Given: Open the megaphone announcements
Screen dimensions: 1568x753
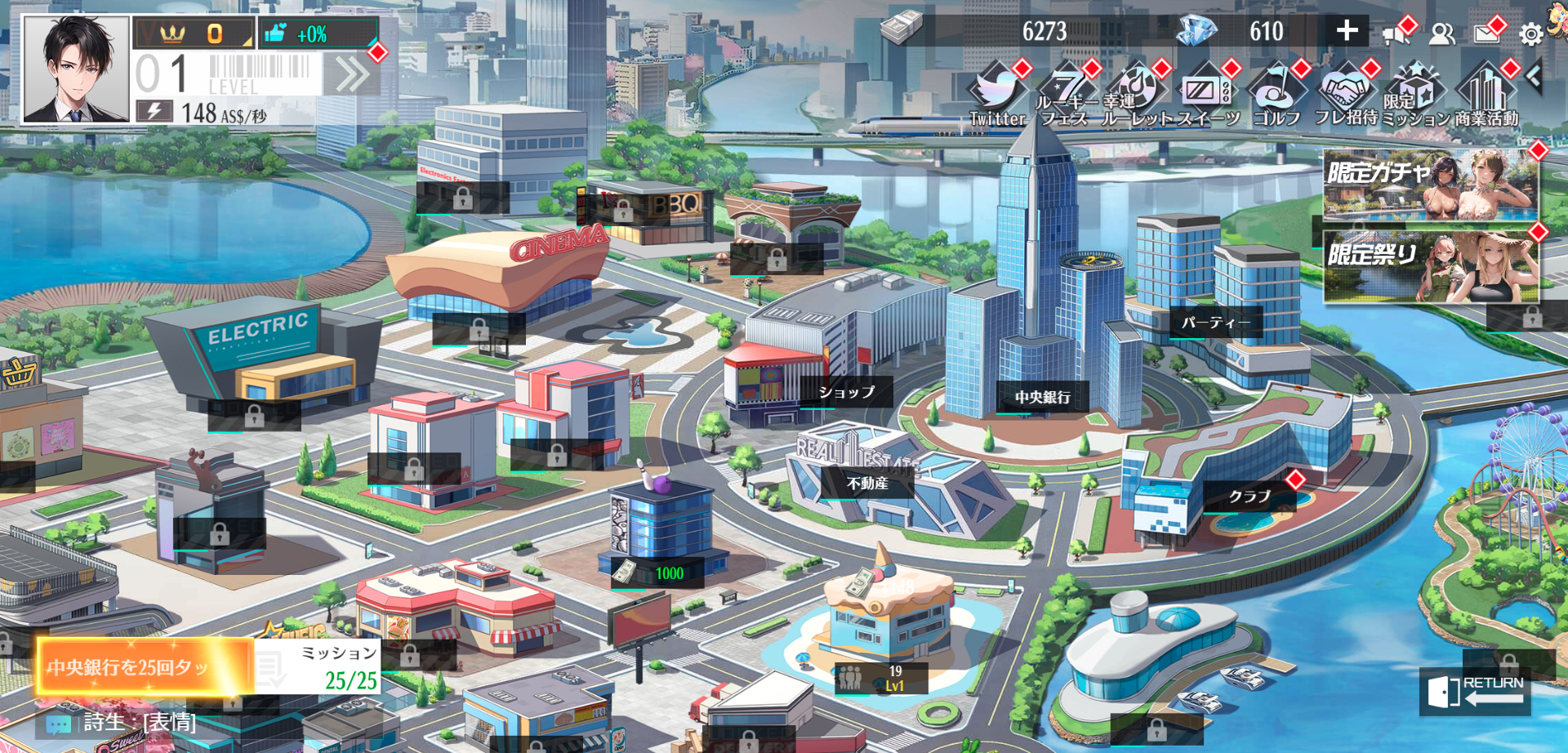Looking at the screenshot, I should pyautogui.click(x=1397, y=33).
